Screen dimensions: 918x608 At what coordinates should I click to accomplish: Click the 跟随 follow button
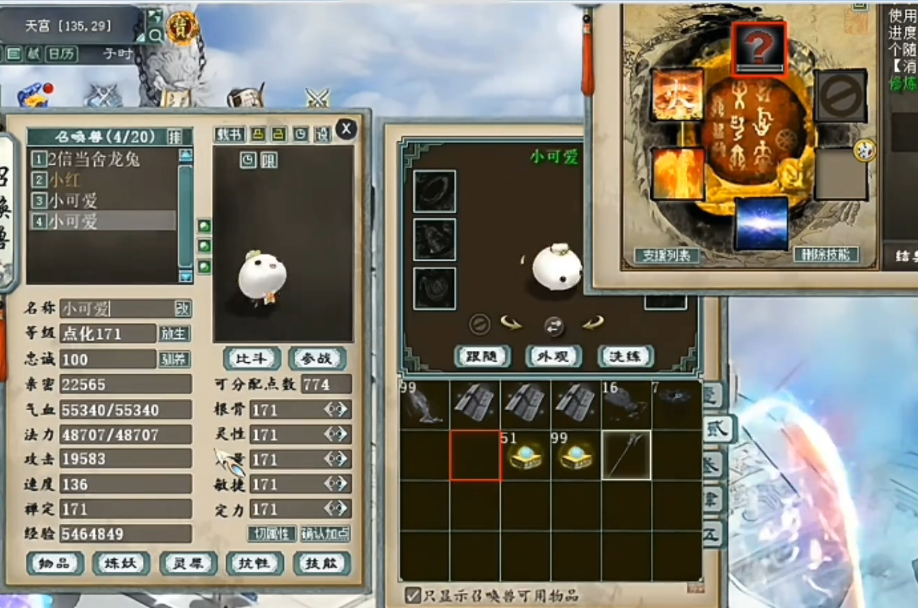tap(483, 356)
